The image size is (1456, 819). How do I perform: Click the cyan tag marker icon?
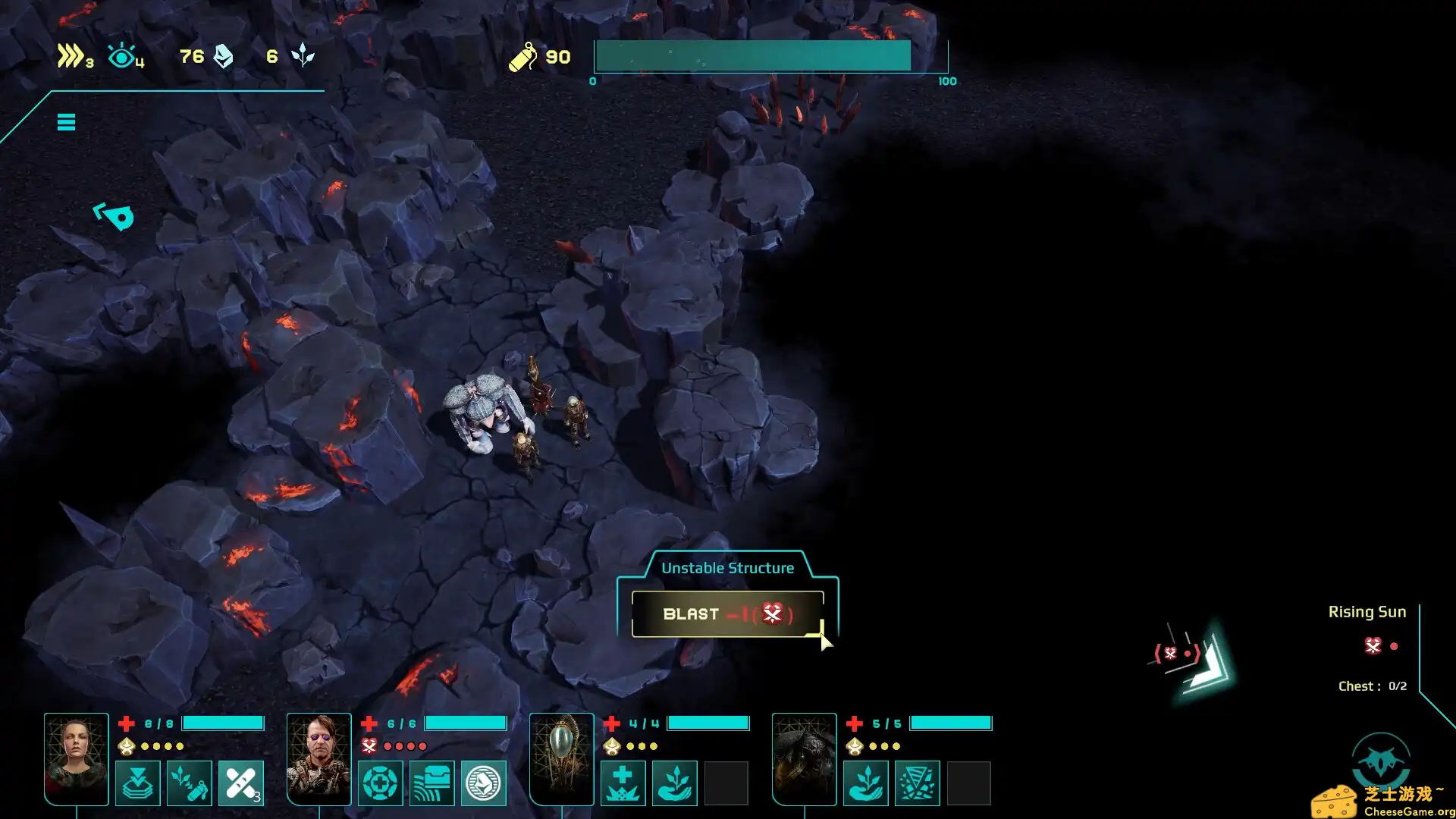pos(114,216)
